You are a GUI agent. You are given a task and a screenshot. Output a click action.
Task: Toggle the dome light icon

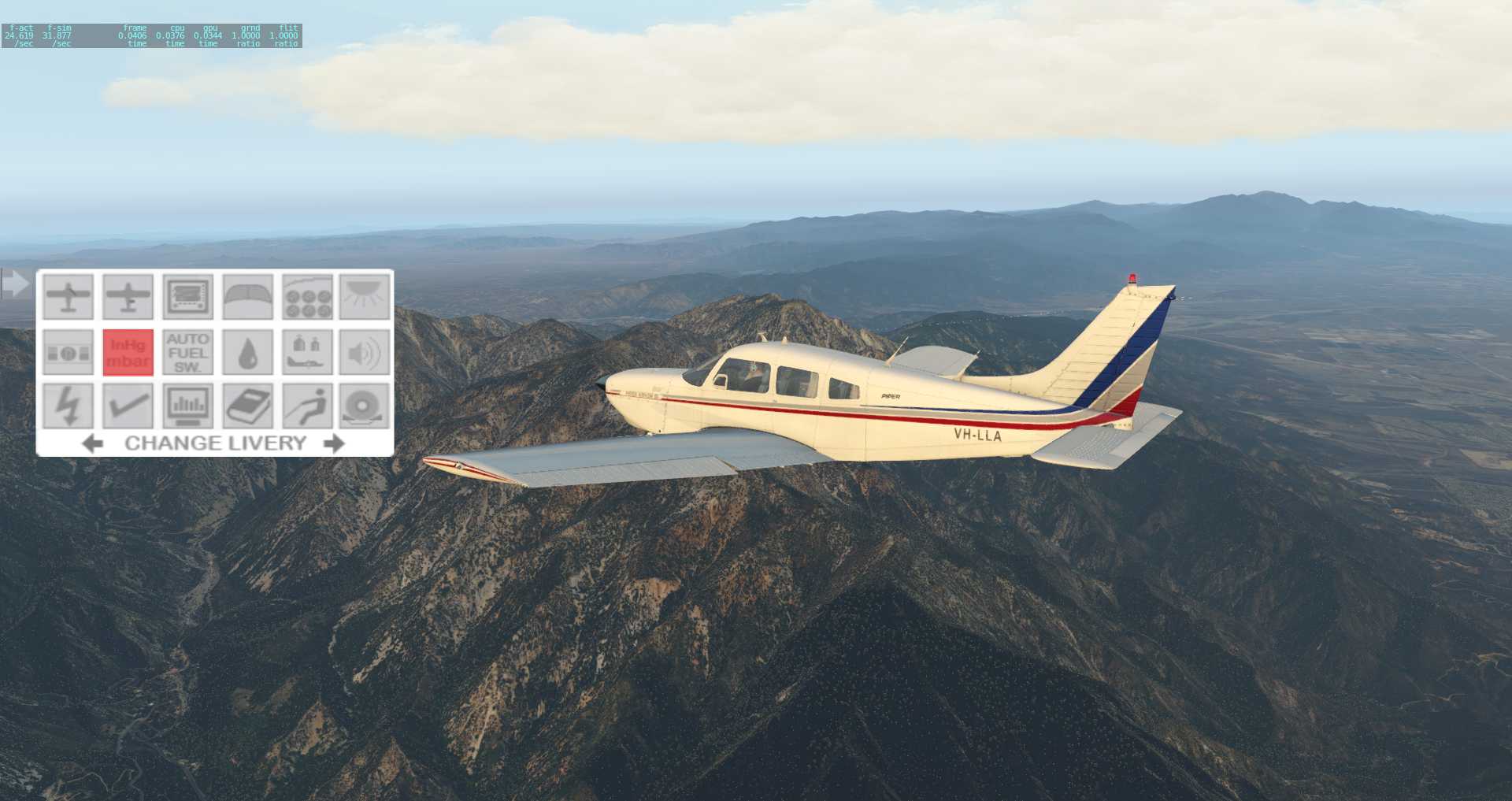(x=365, y=297)
